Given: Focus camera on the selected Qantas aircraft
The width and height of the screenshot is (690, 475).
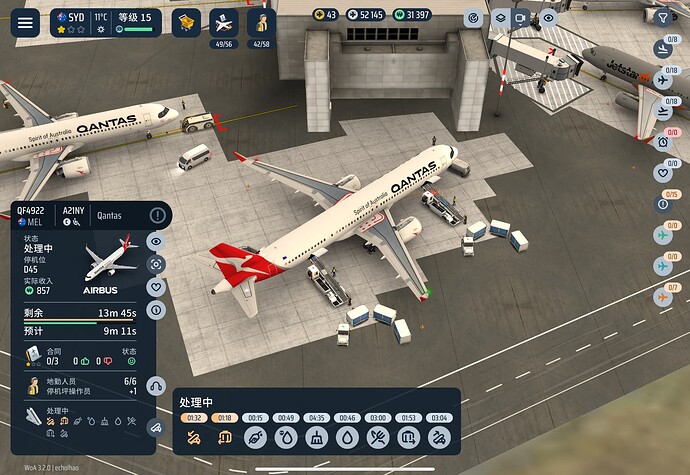Looking at the screenshot, I should point(156,264).
